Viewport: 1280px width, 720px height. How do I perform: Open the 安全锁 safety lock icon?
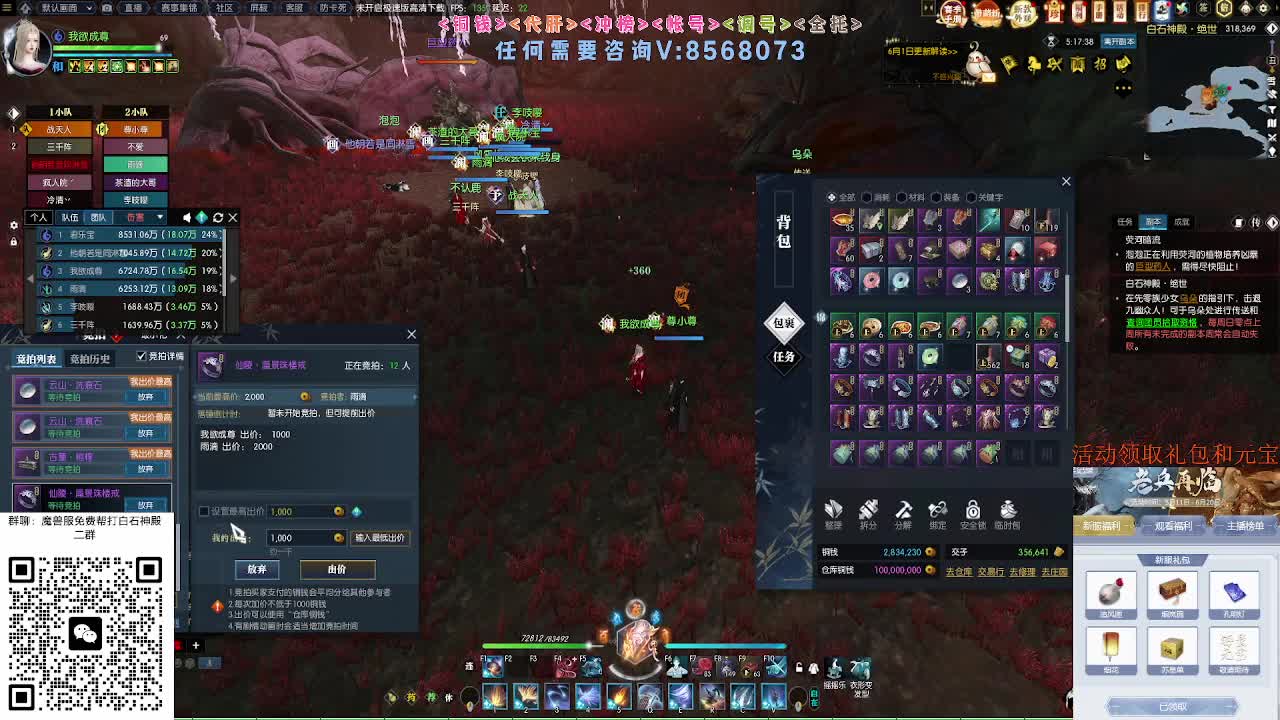click(x=972, y=512)
